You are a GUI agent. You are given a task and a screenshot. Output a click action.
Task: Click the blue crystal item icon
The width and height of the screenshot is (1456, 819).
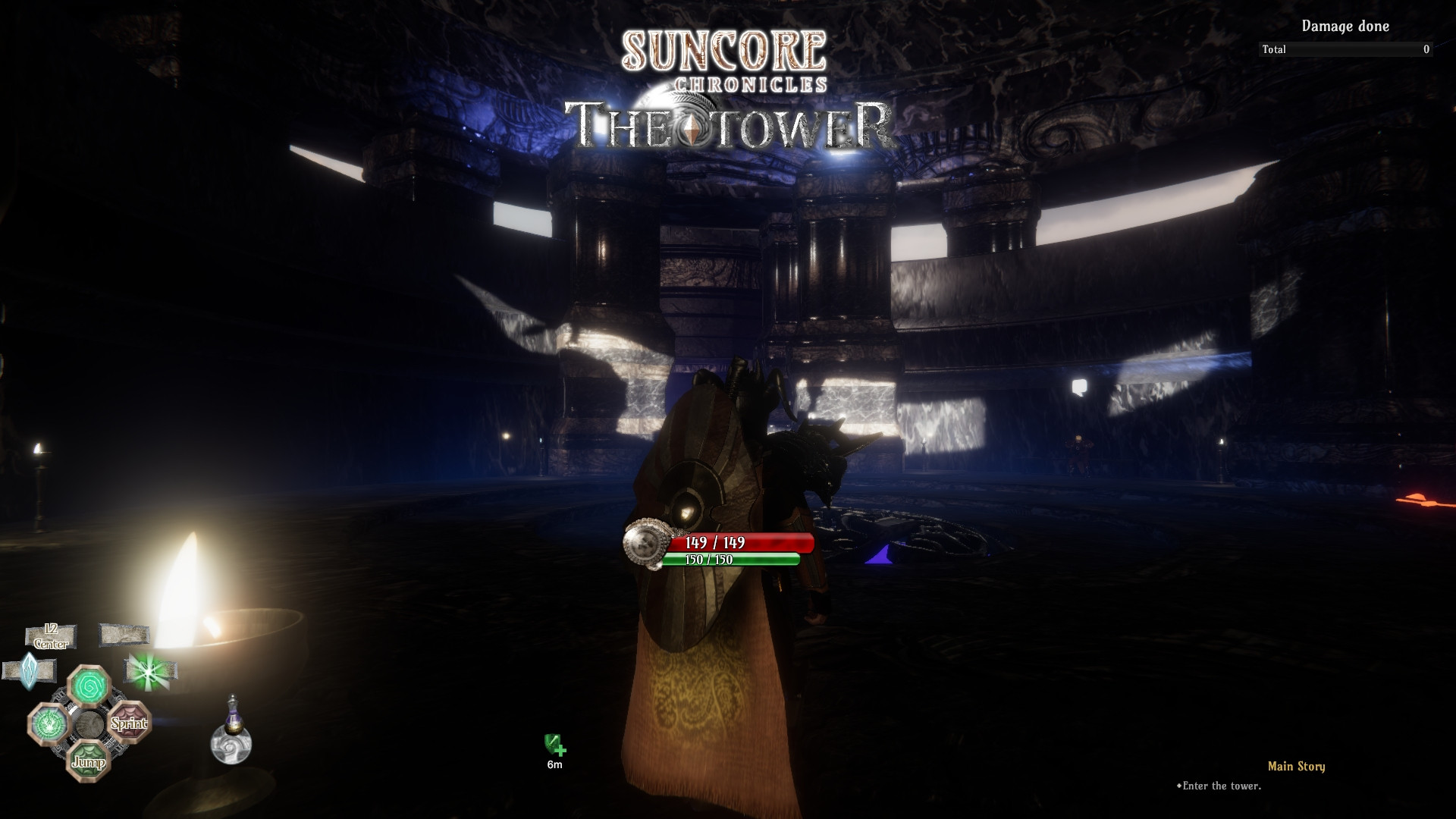pos(29,670)
